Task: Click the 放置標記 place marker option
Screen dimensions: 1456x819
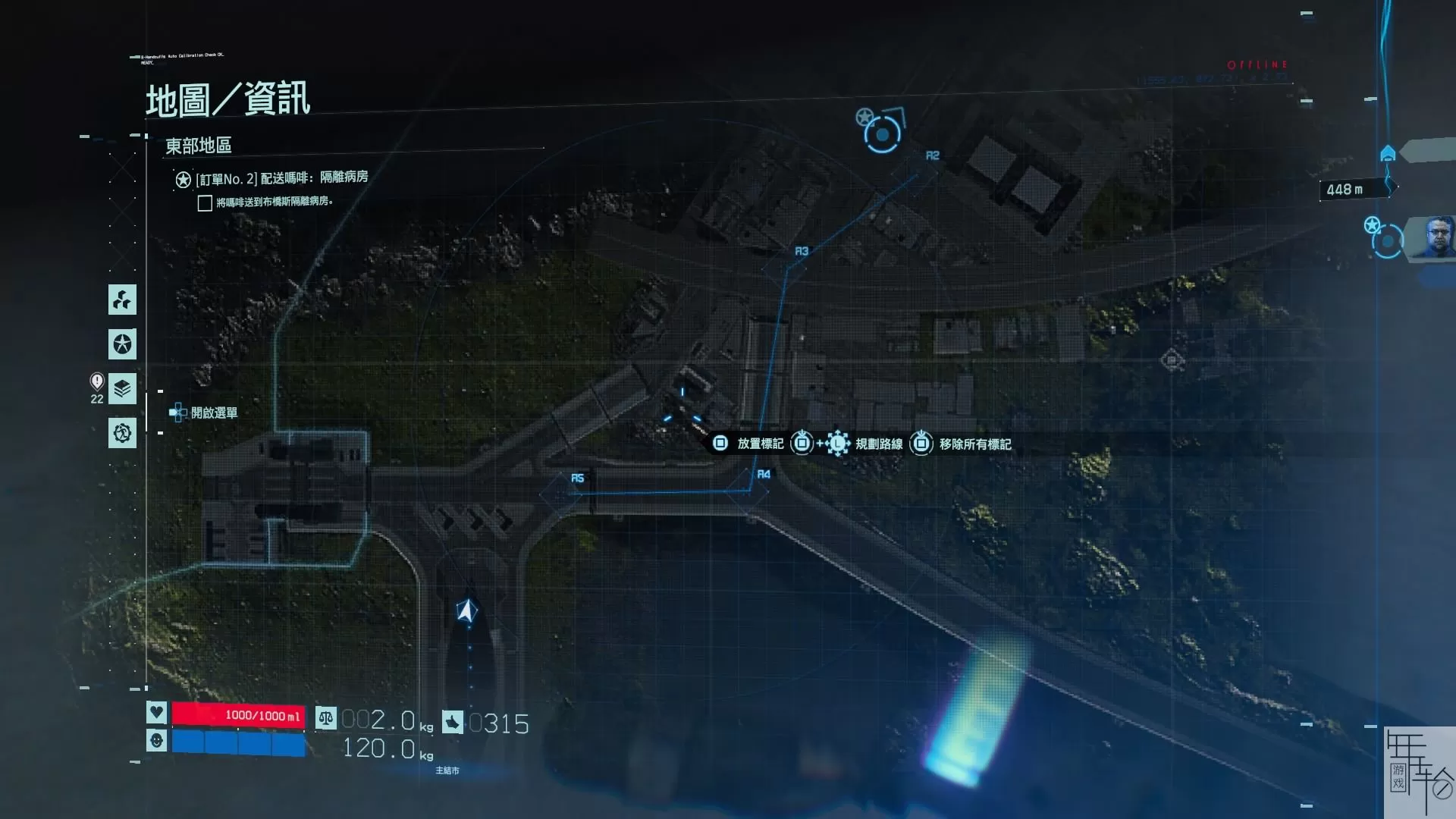Action: pos(749,444)
